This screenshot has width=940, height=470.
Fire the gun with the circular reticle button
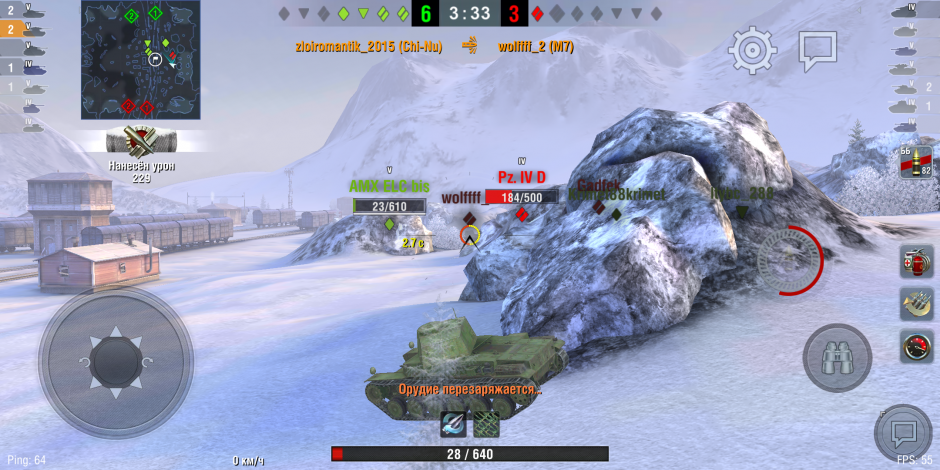pyautogui.click(x=788, y=261)
